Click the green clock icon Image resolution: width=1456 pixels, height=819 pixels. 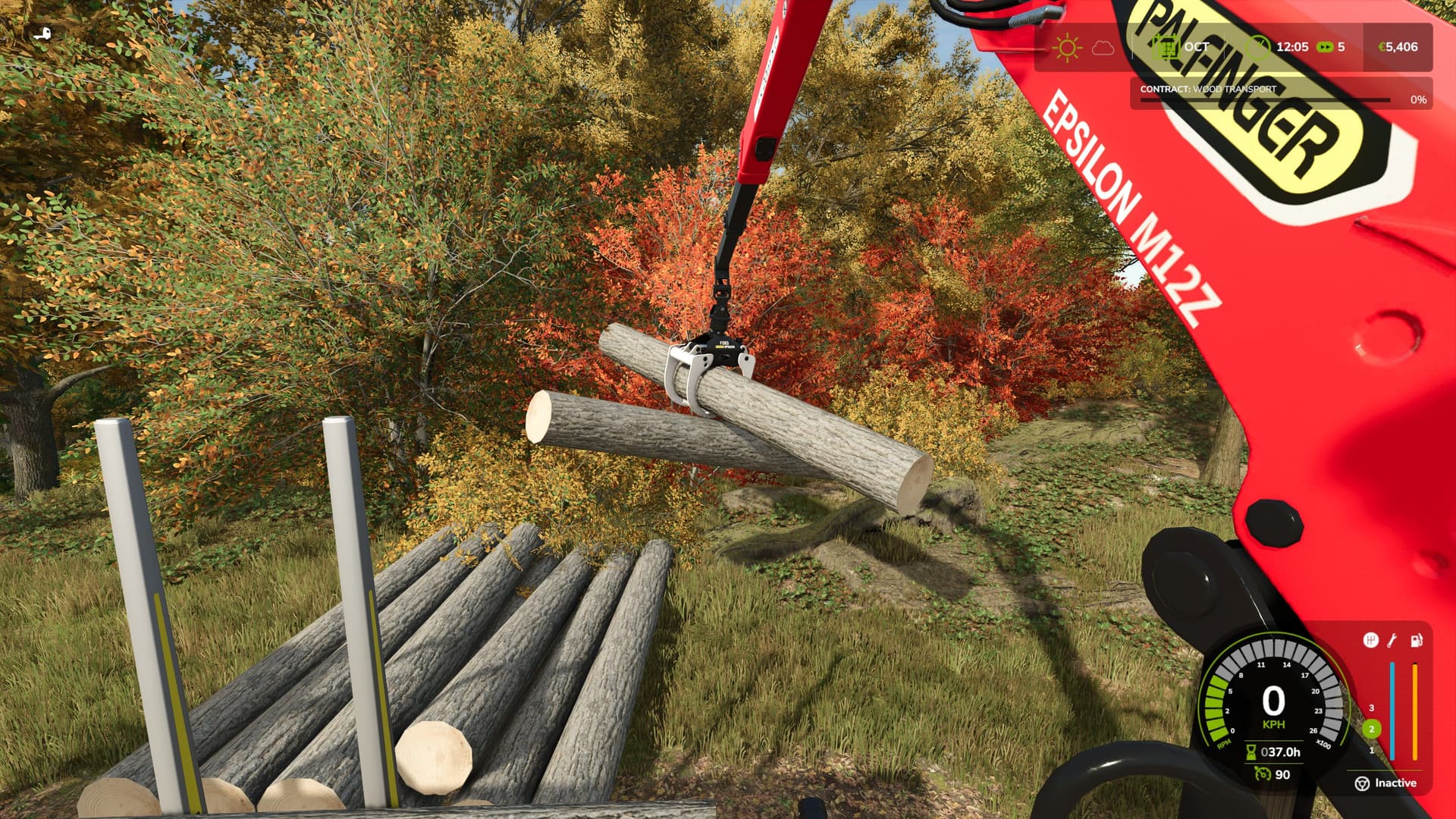(1259, 47)
